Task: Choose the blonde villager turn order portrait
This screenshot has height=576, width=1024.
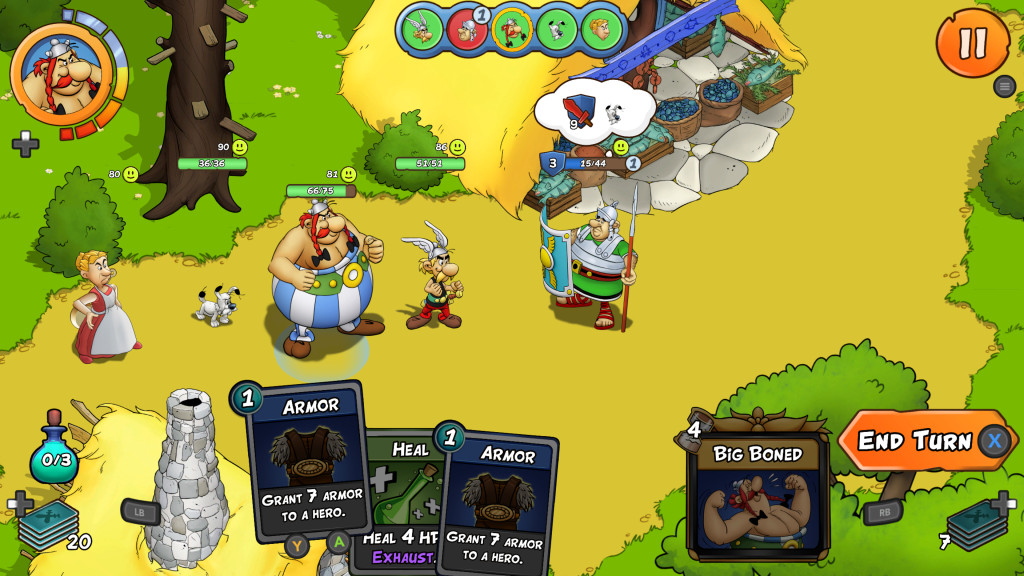Action: (599, 29)
